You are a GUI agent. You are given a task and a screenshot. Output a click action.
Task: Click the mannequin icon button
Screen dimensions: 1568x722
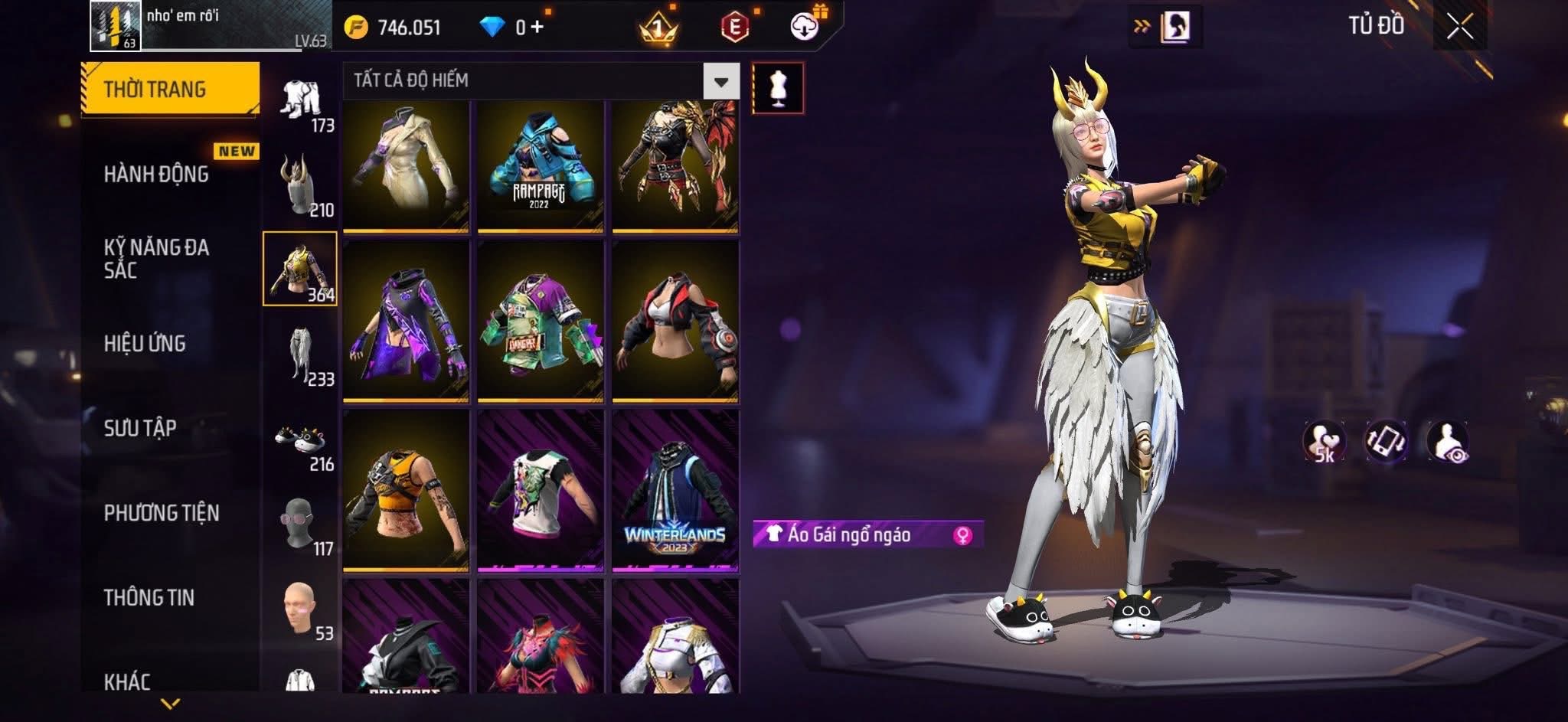click(778, 88)
